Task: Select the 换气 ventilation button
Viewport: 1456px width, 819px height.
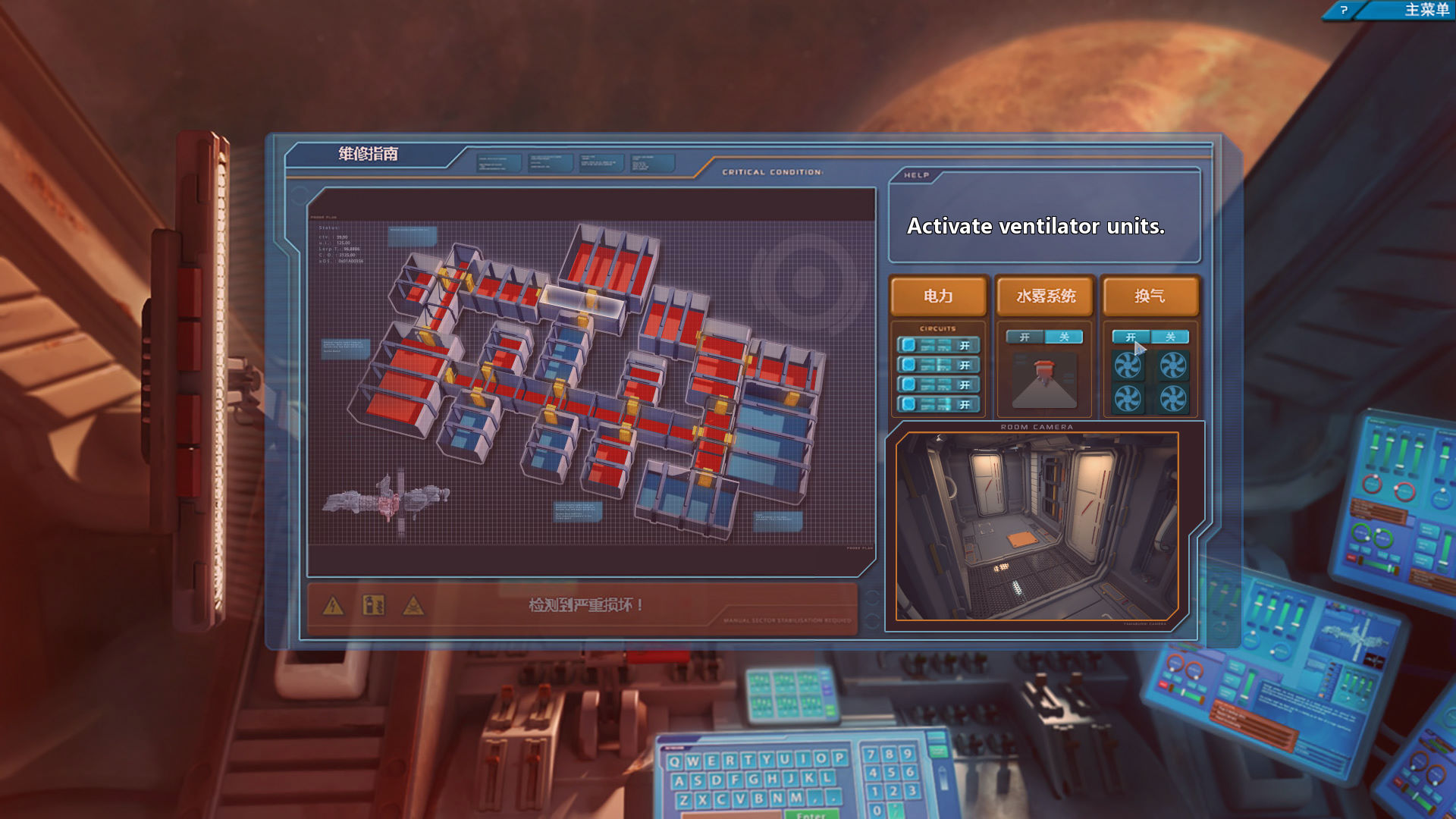Action: [1150, 296]
